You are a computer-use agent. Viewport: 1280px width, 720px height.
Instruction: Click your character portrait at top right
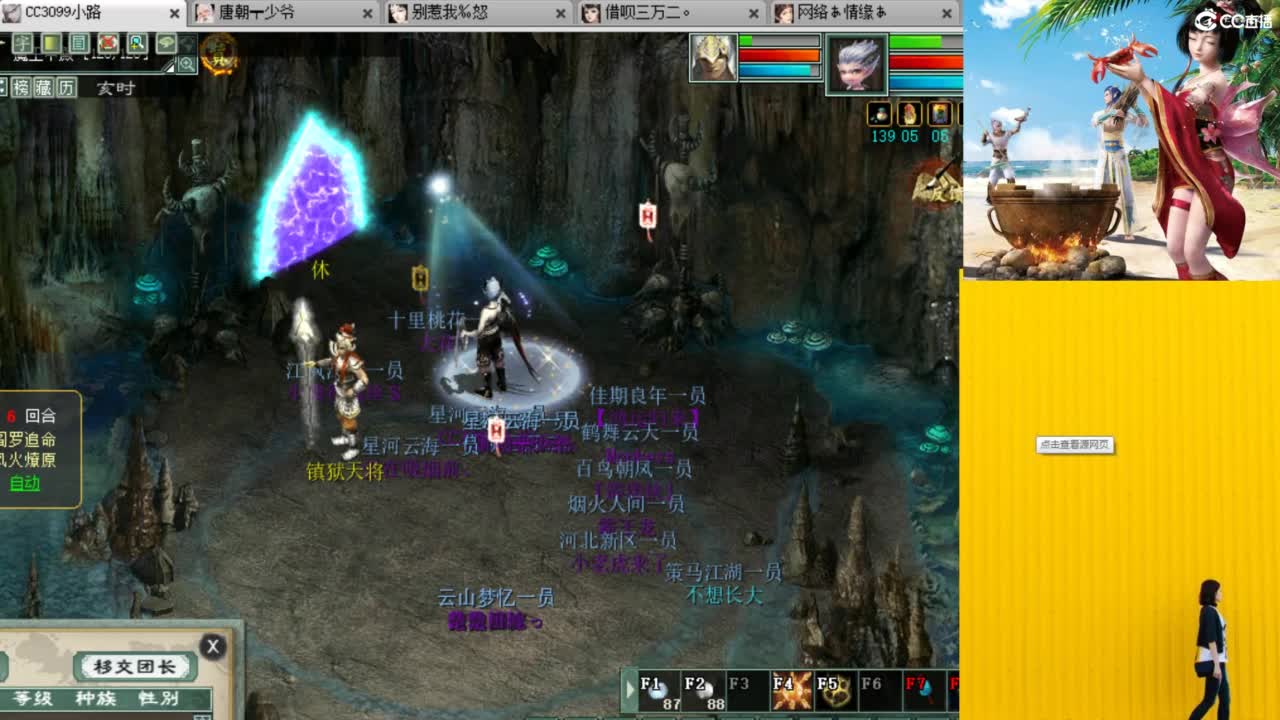858,65
